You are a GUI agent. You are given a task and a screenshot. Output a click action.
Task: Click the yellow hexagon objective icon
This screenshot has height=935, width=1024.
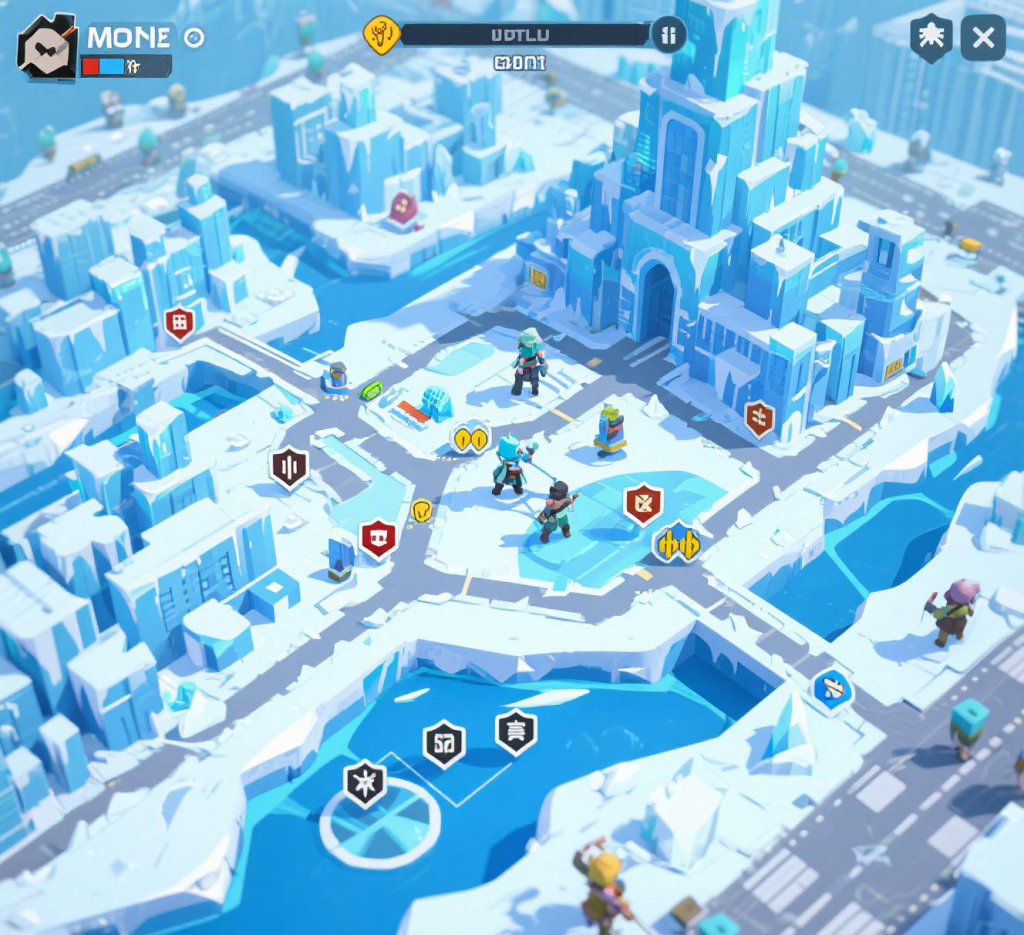coord(381,35)
